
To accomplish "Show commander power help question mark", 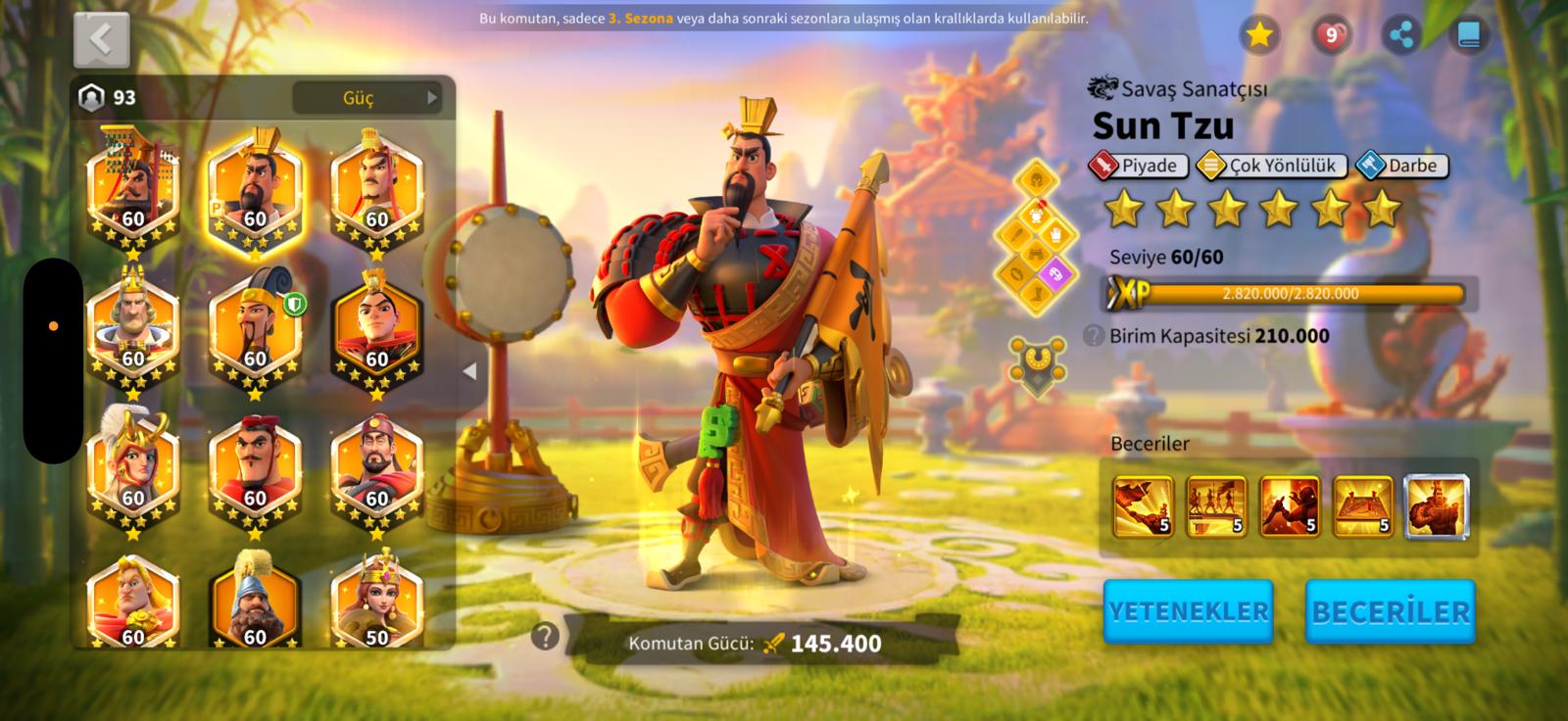I will pos(545,637).
